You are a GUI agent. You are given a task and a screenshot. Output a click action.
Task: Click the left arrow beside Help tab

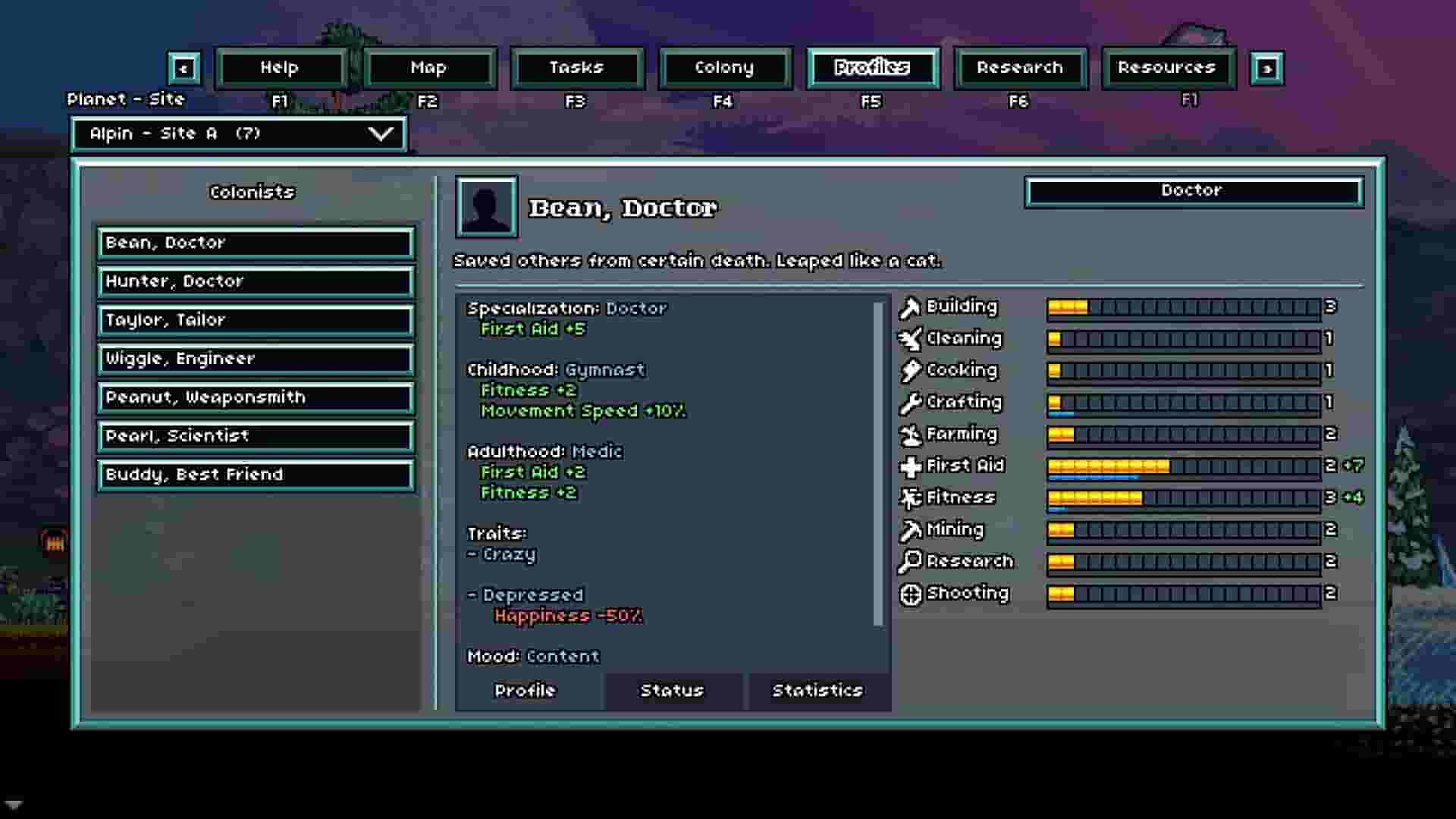[184, 67]
